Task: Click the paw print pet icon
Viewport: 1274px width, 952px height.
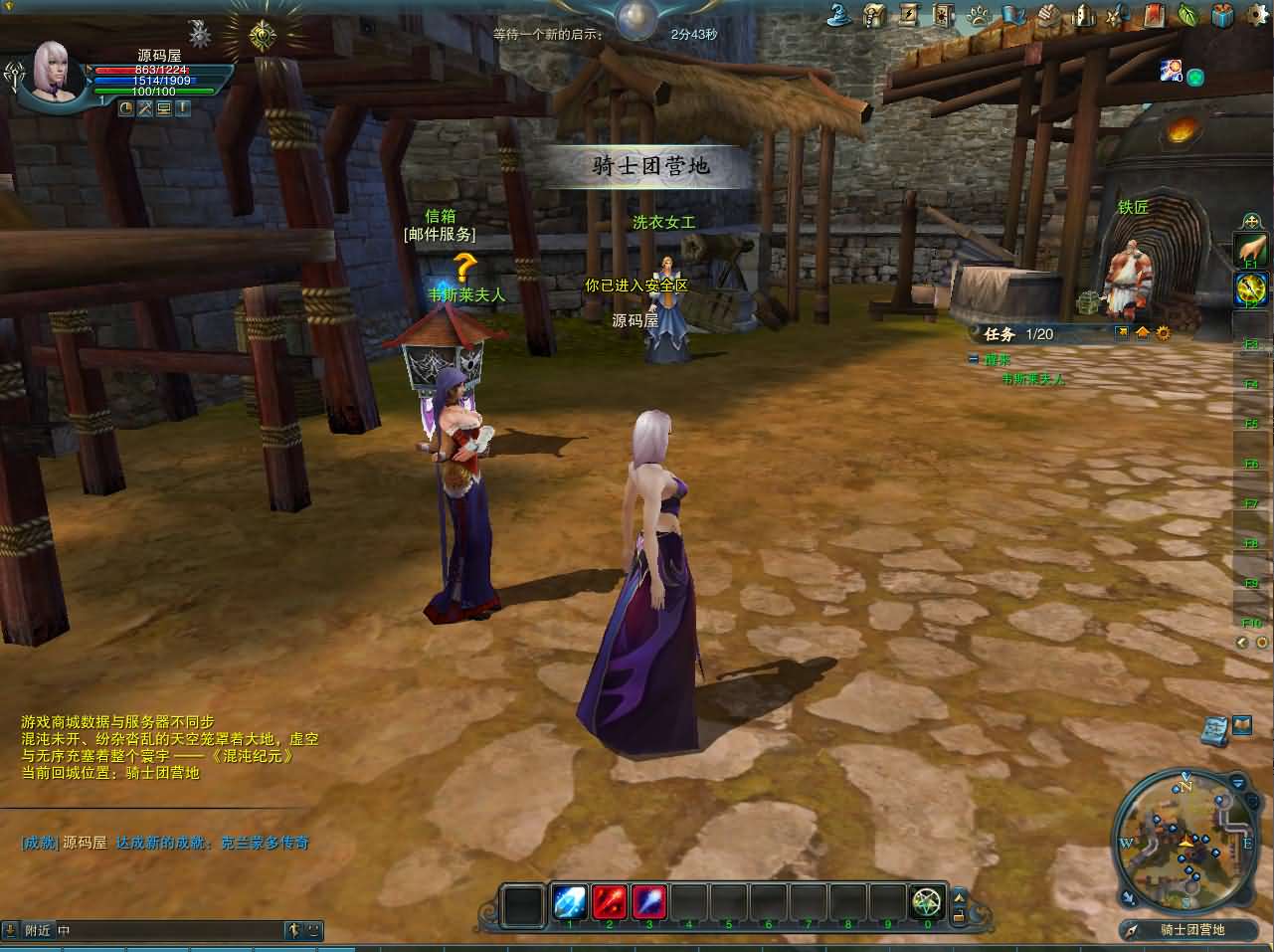Action: (x=980, y=15)
